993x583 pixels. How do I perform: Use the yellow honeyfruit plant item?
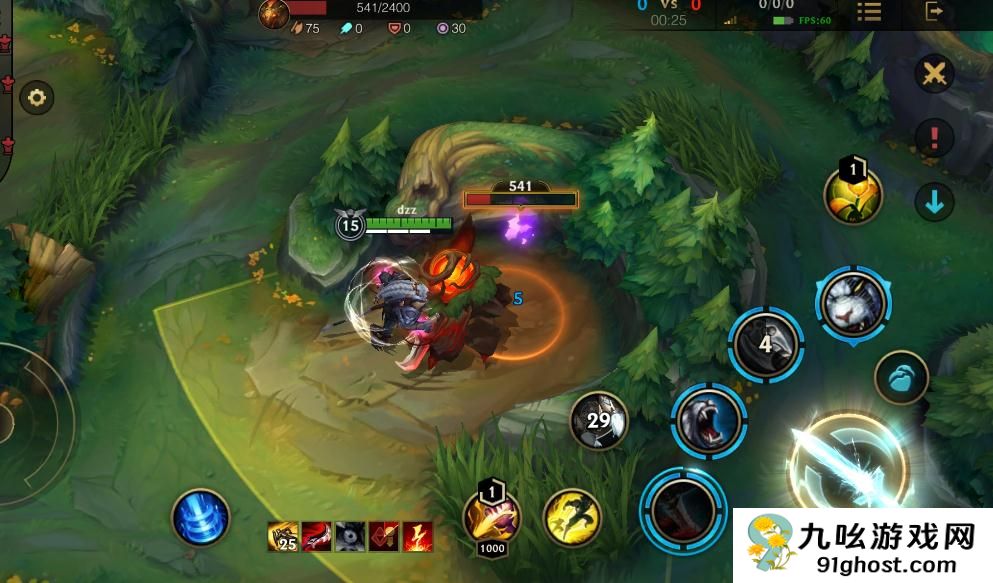[853, 194]
